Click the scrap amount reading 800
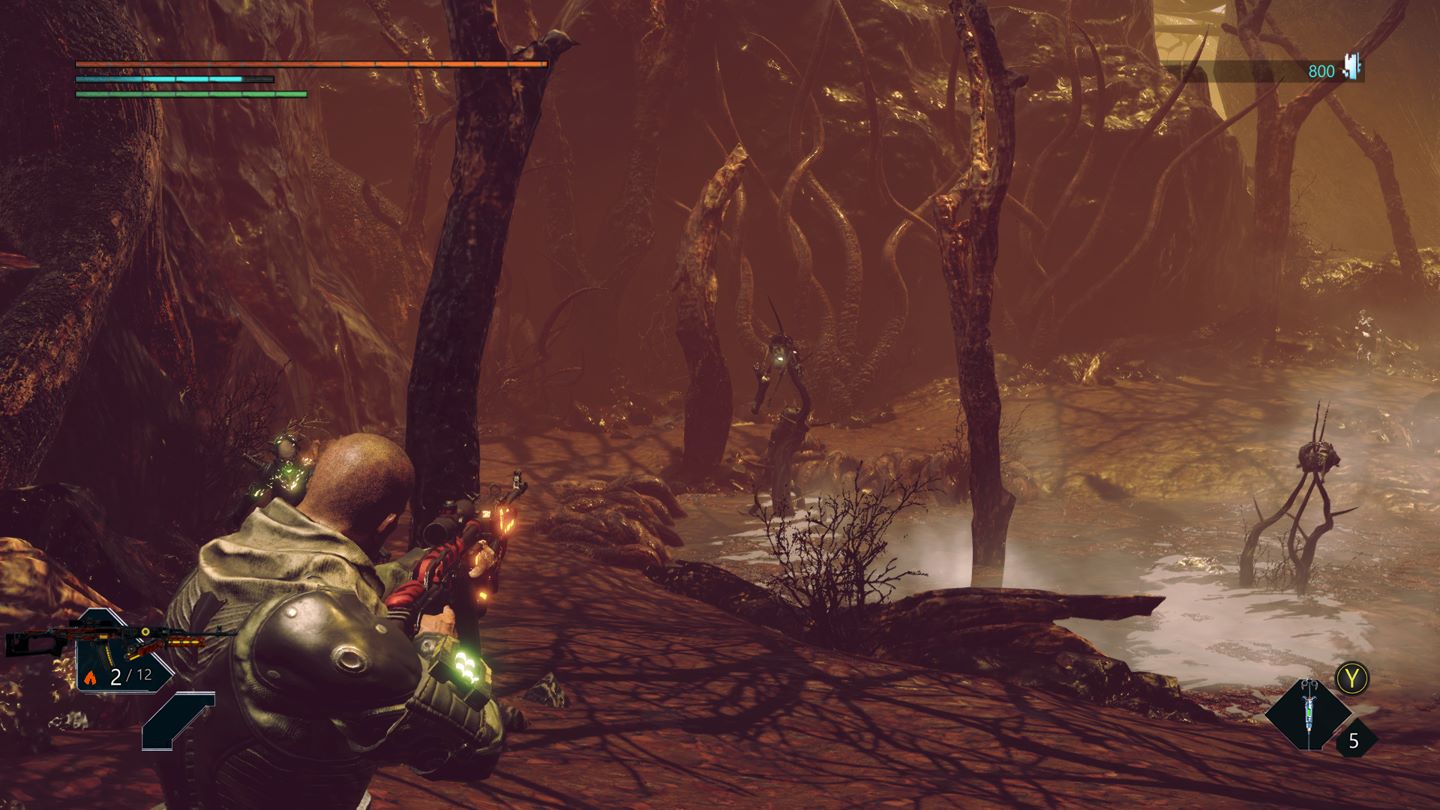The image size is (1440, 810). pos(1320,70)
